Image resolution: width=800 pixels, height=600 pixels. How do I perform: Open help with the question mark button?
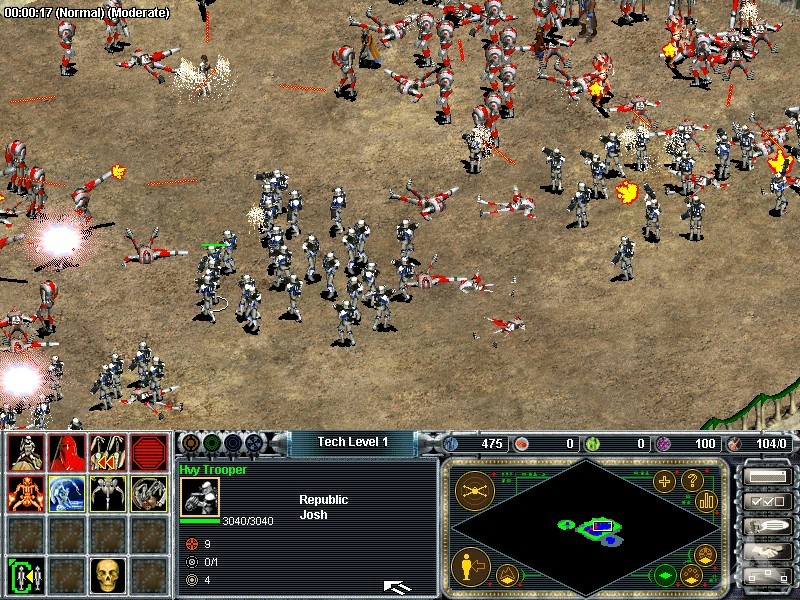(691, 479)
